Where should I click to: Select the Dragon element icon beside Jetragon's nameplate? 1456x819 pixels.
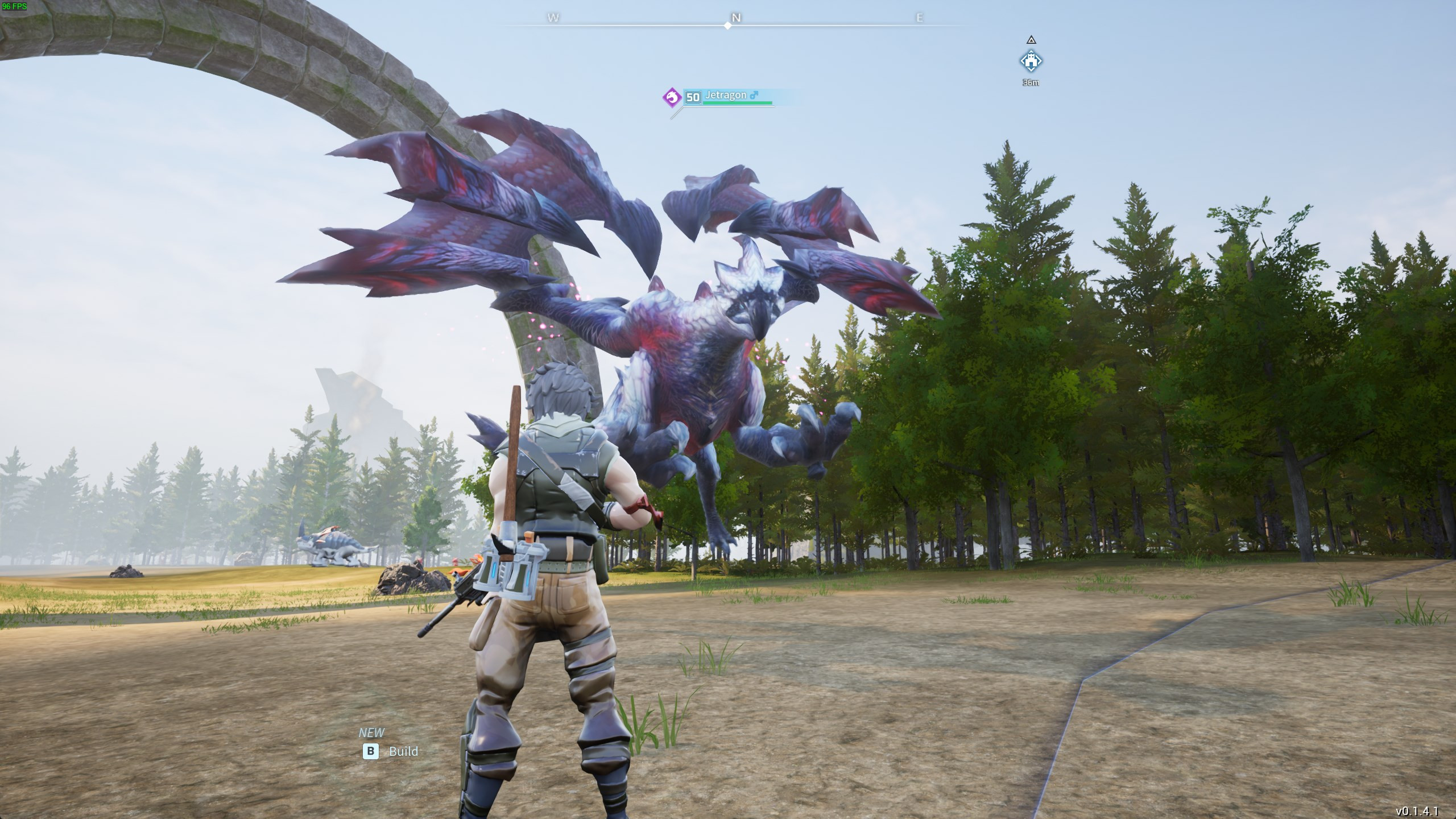coord(672,97)
